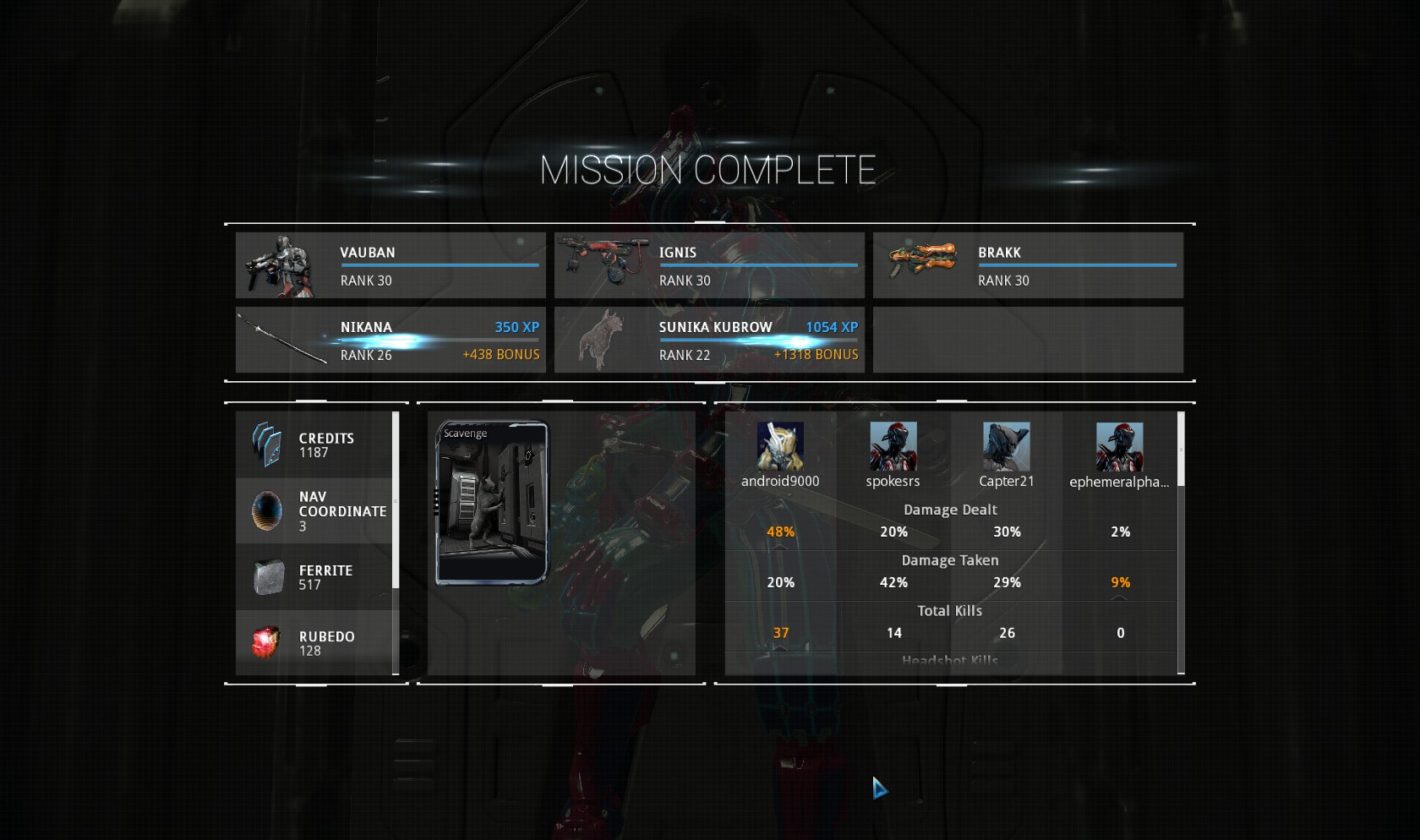Choose player Capter21's avatar
This screenshot has height=840, width=1420.
pos(1006,446)
